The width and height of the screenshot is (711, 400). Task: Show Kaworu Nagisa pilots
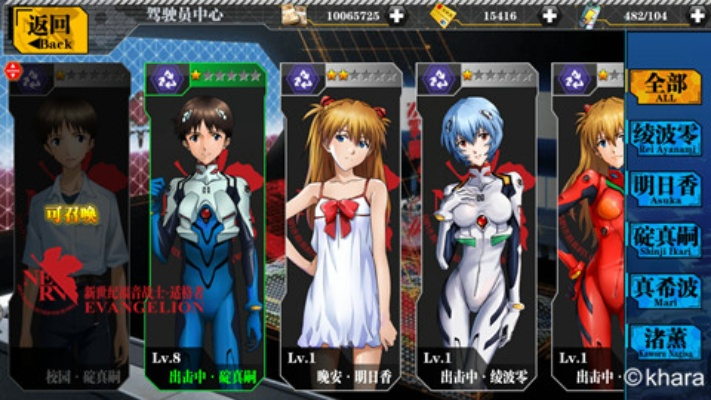pyautogui.click(x=664, y=340)
